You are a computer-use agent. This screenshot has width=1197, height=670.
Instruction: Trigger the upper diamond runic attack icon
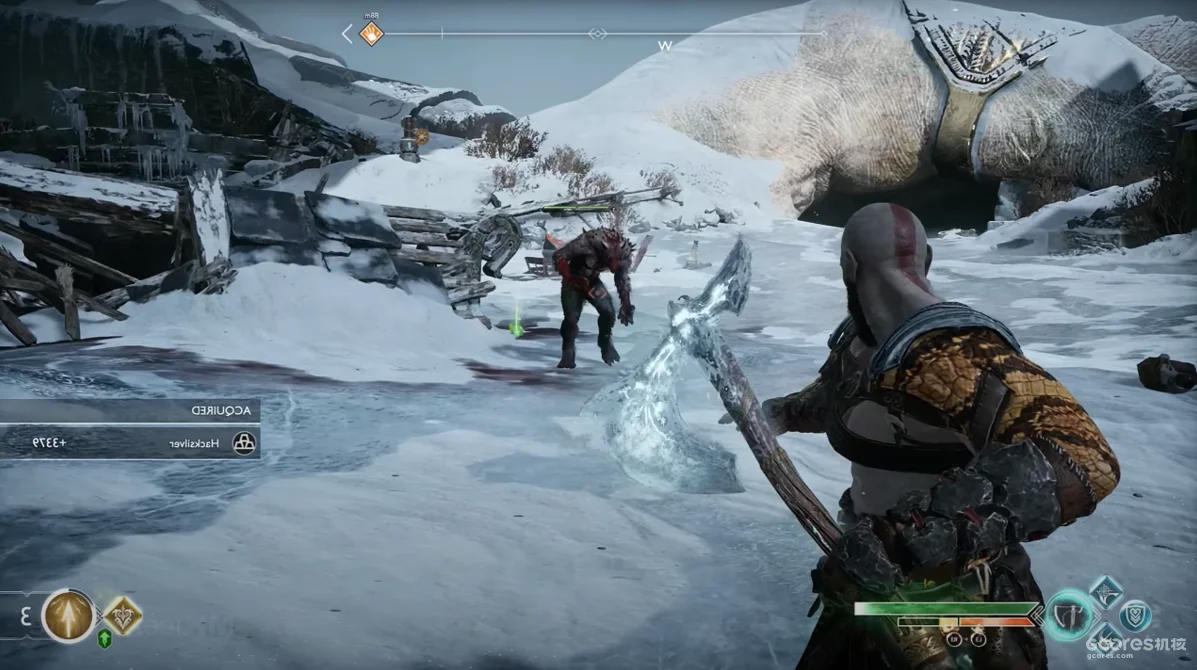pos(1105,590)
